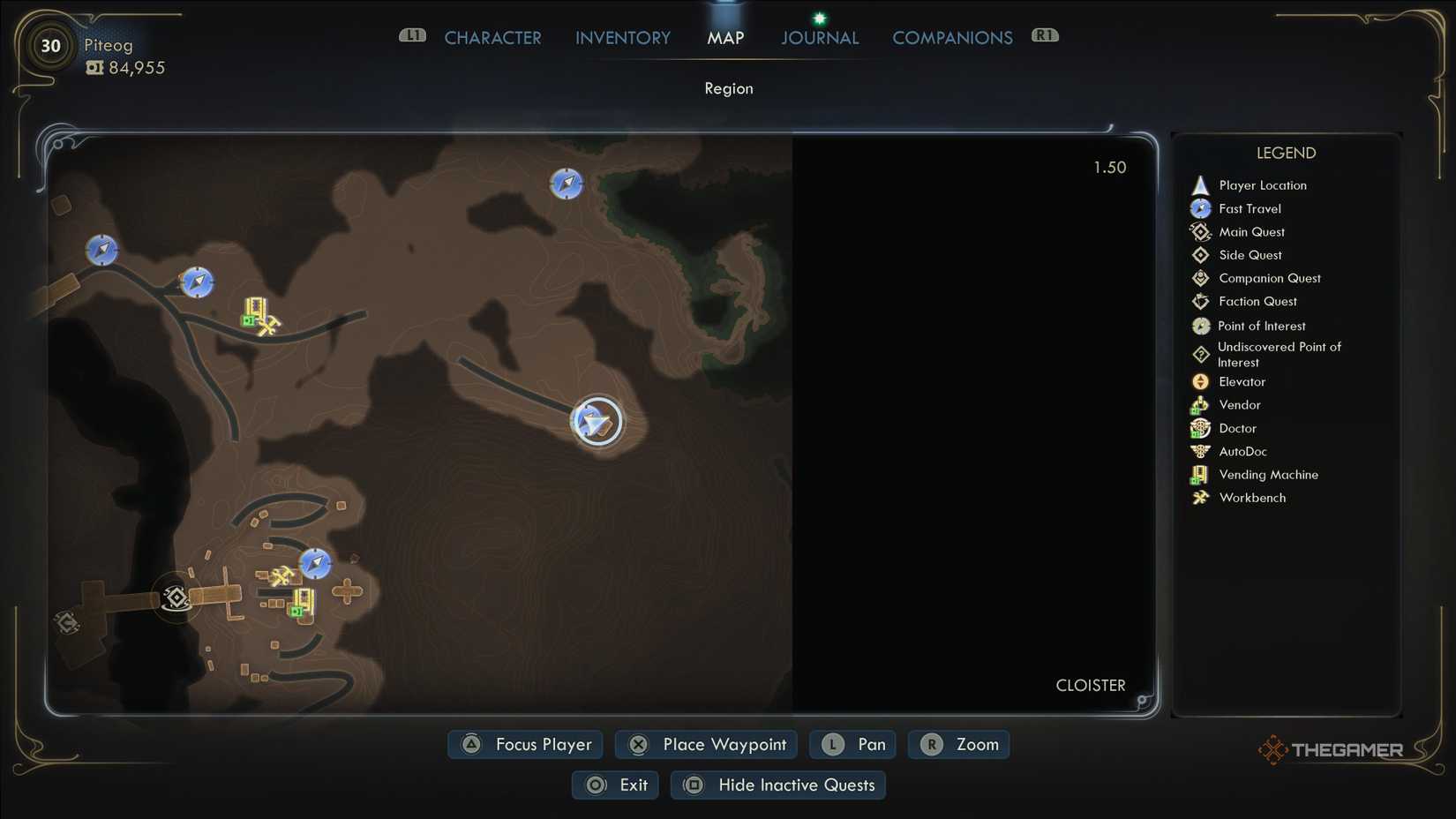Image resolution: width=1456 pixels, height=819 pixels.
Task: Click the Exit button
Action: (615, 785)
